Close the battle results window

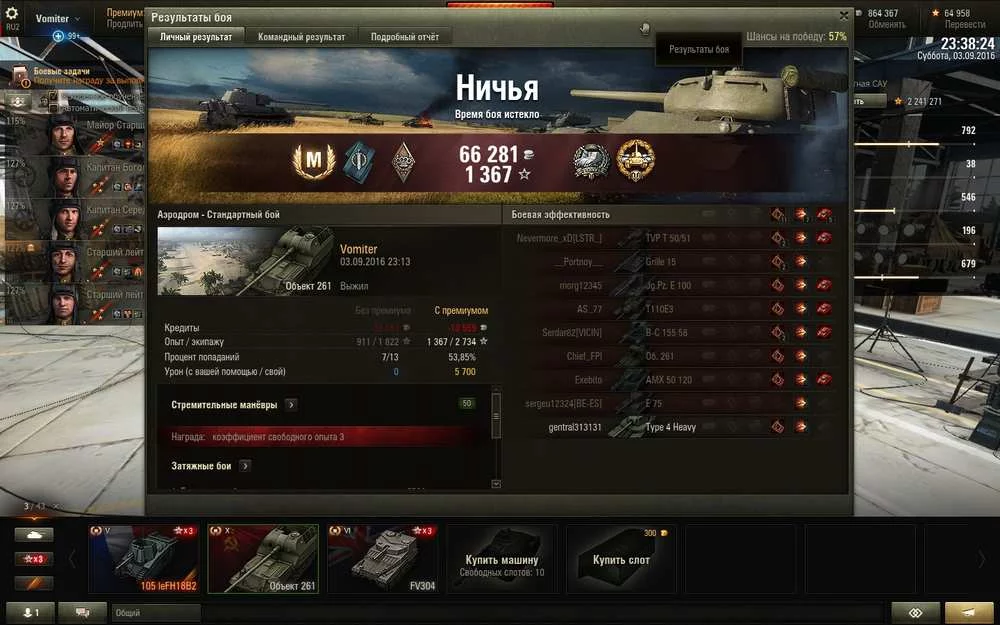[x=844, y=16]
